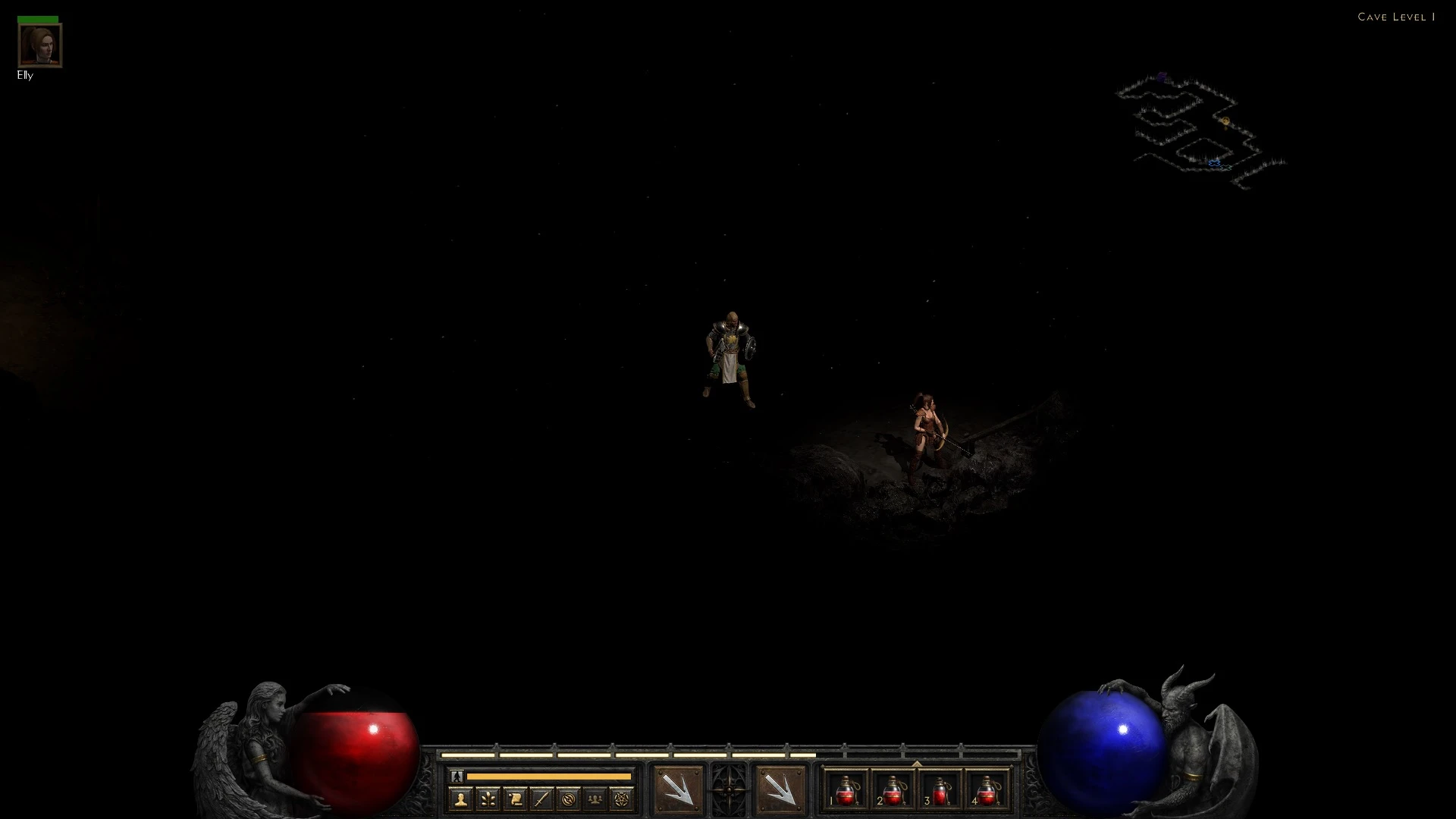Toggle run/walk with the running figure icon
The image size is (1456, 819).
(457, 777)
